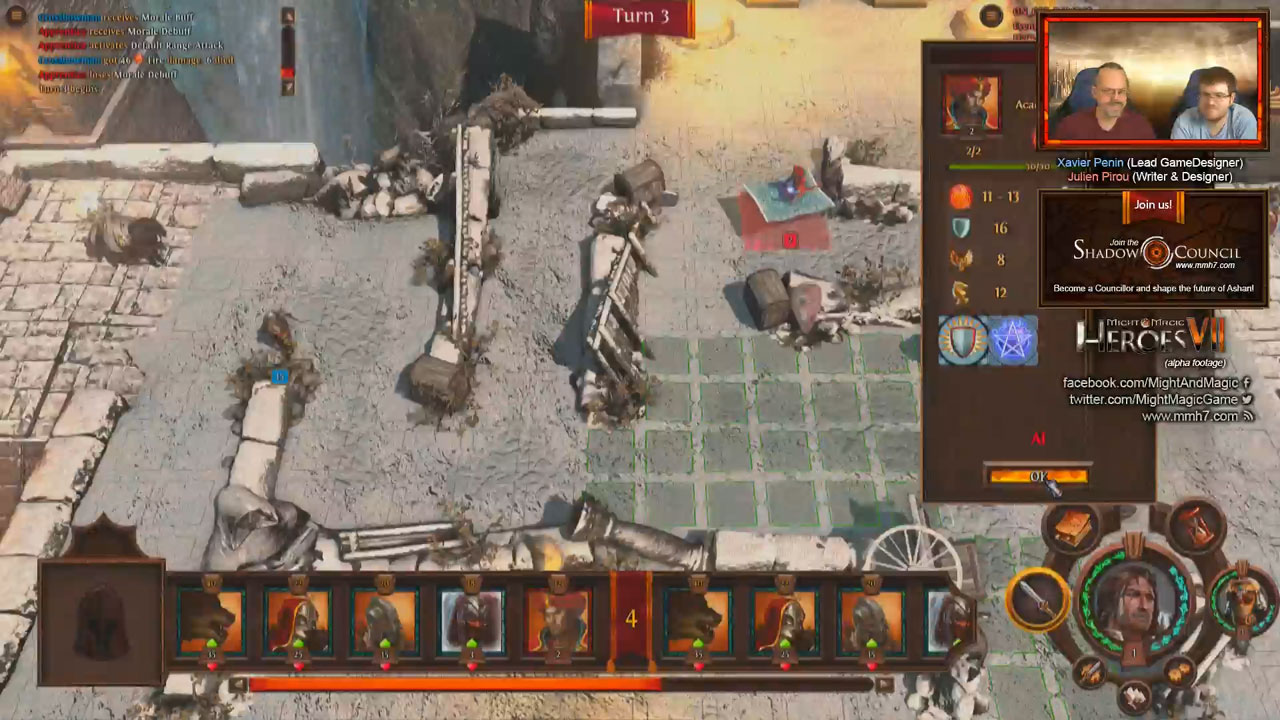This screenshot has width=1280, height=720.
Task: Open the round menu button at top
Action: pyautogui.click(x=991, y=15)
